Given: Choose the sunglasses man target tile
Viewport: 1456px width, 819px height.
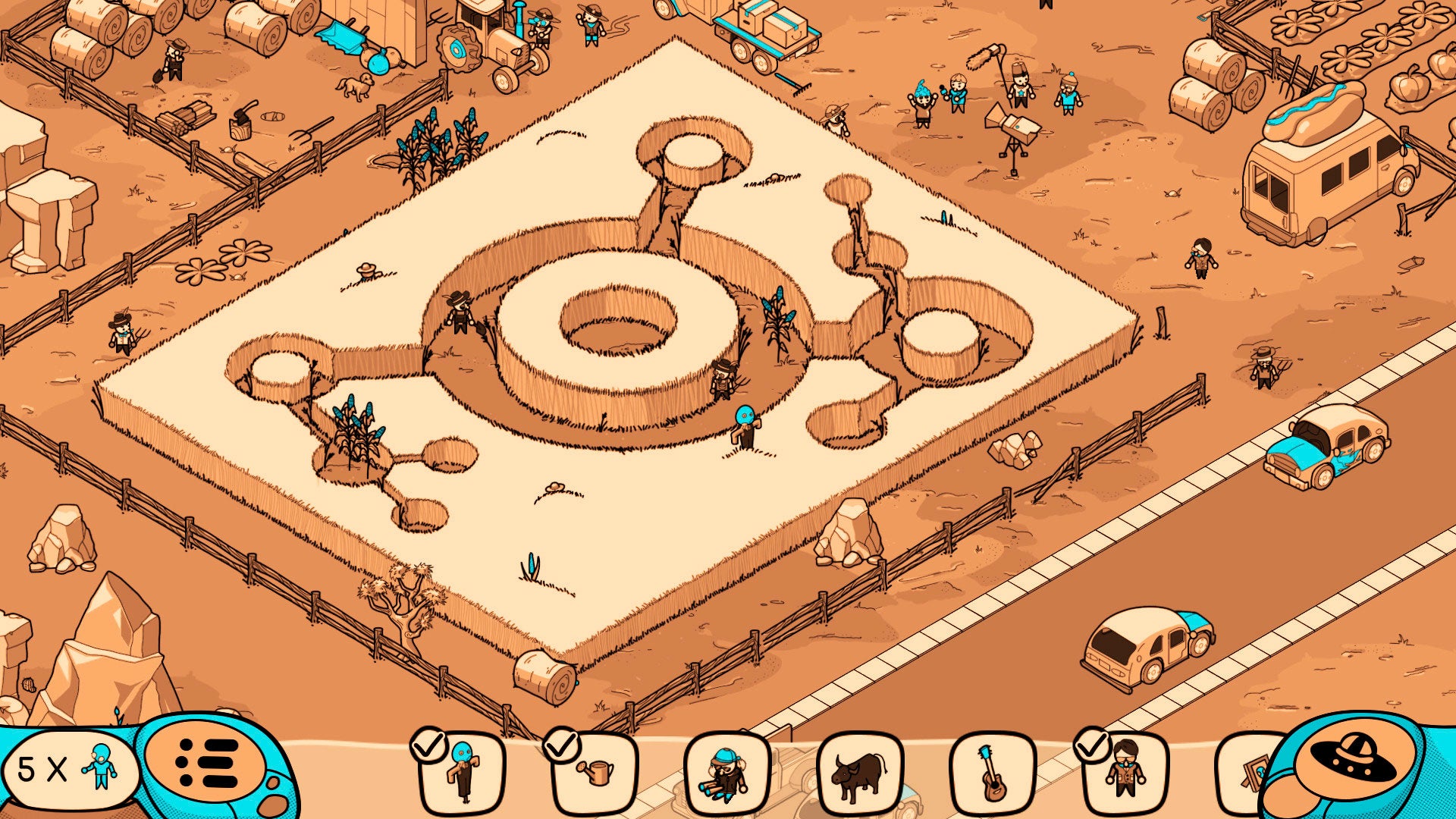Looking at the screenshot, I should point(1125,773).
